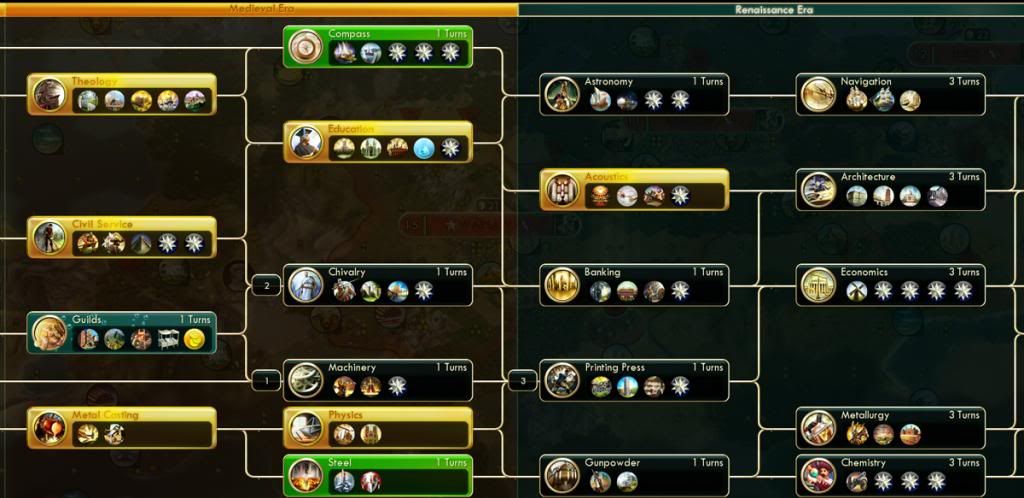Select the Acoustics tech node
Screen dimensions: 1024x498
(x=635, y=189)
